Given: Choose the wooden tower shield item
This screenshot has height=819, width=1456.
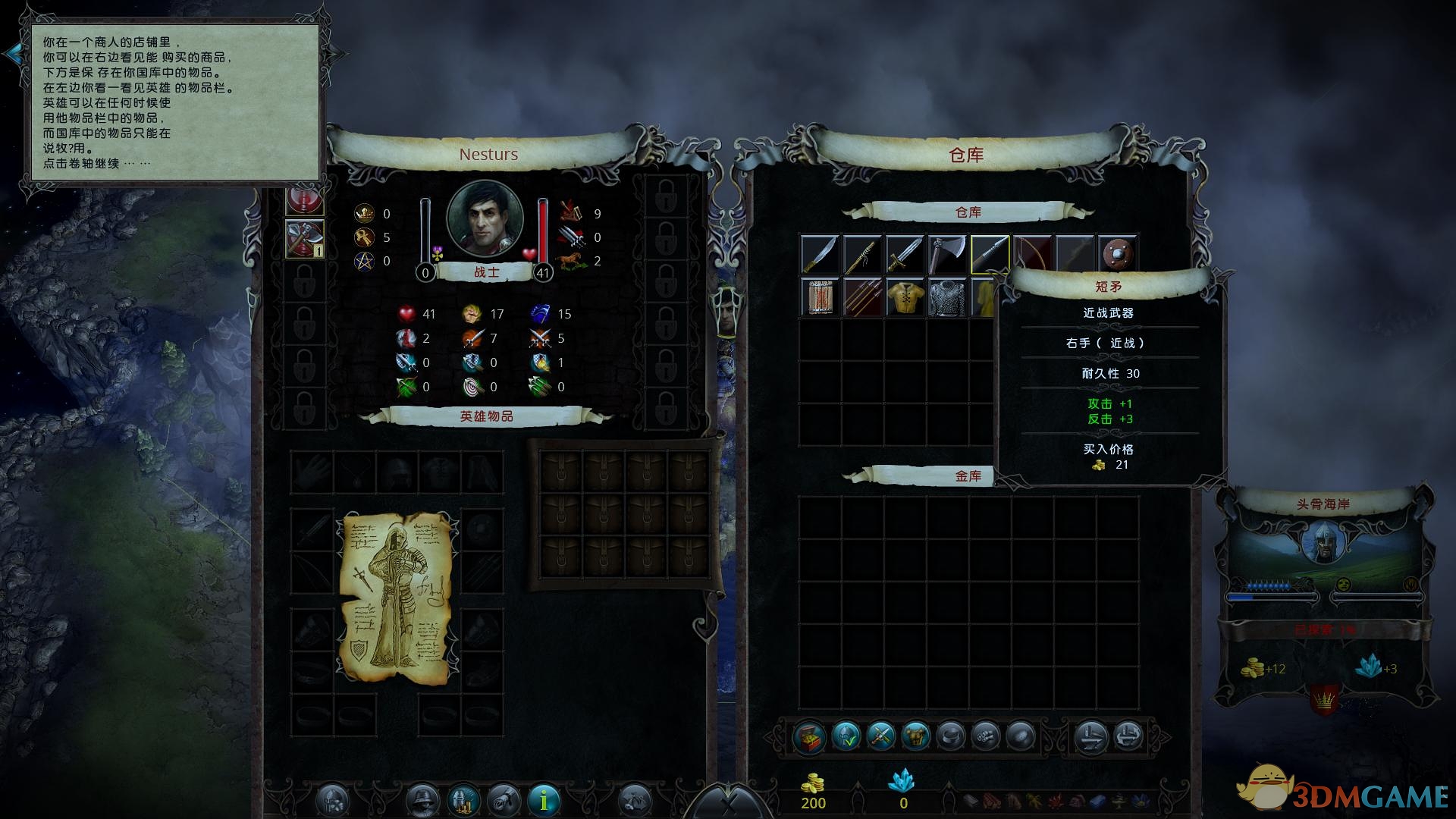Looking at the screenshot, I should [x=820, y=297].
